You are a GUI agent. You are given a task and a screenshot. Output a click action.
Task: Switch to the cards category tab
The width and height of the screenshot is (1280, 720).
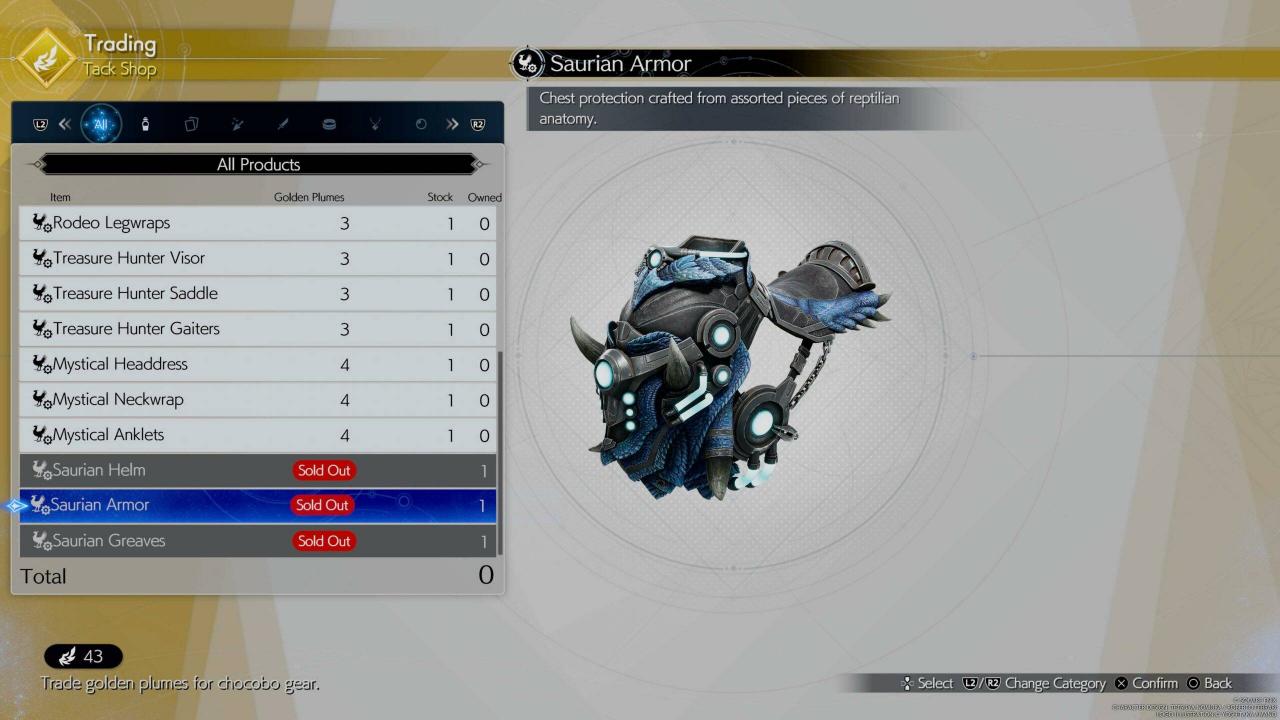click(191, 125)
